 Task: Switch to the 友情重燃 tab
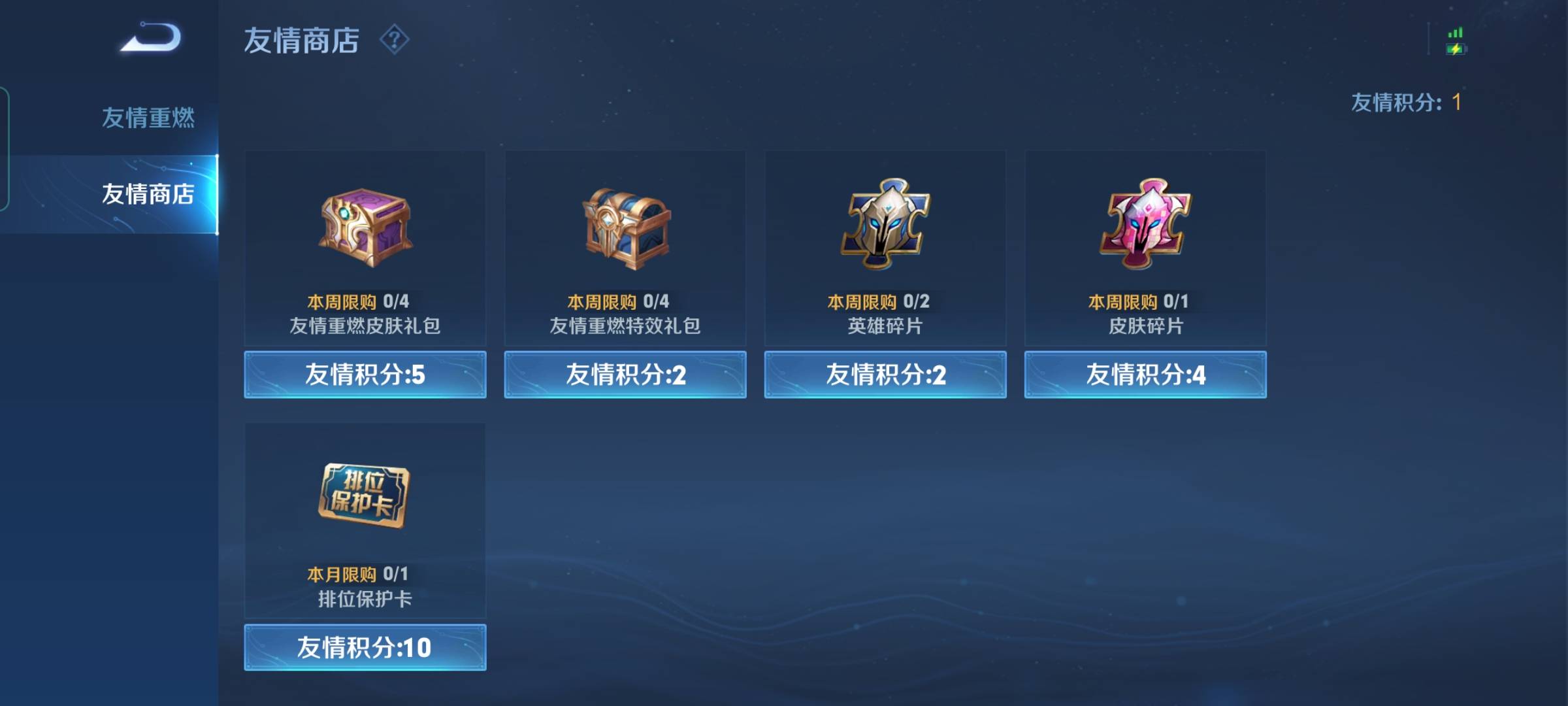(x=149, y=116)
